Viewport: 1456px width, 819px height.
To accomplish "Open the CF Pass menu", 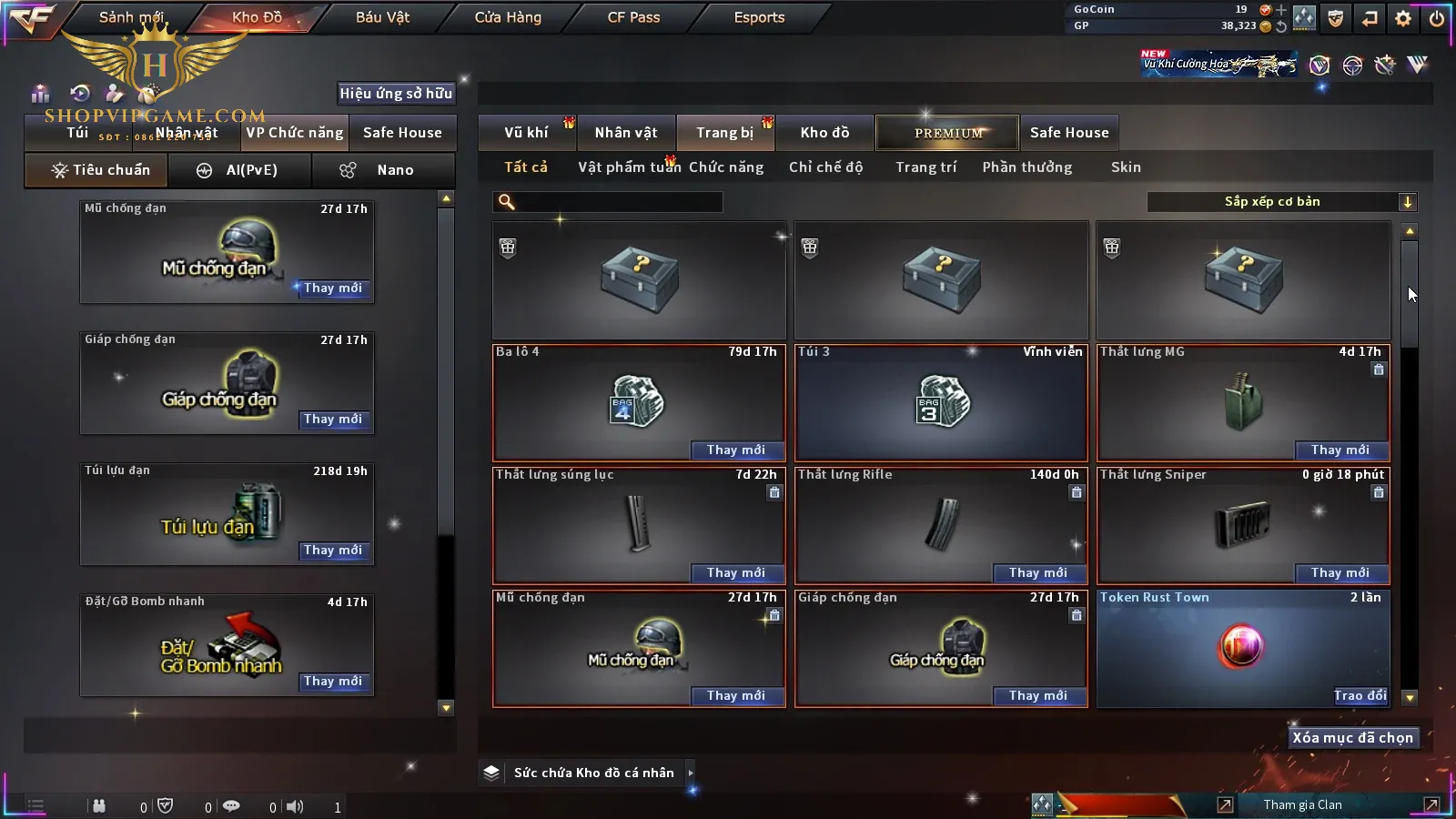I will pos(633,17).
